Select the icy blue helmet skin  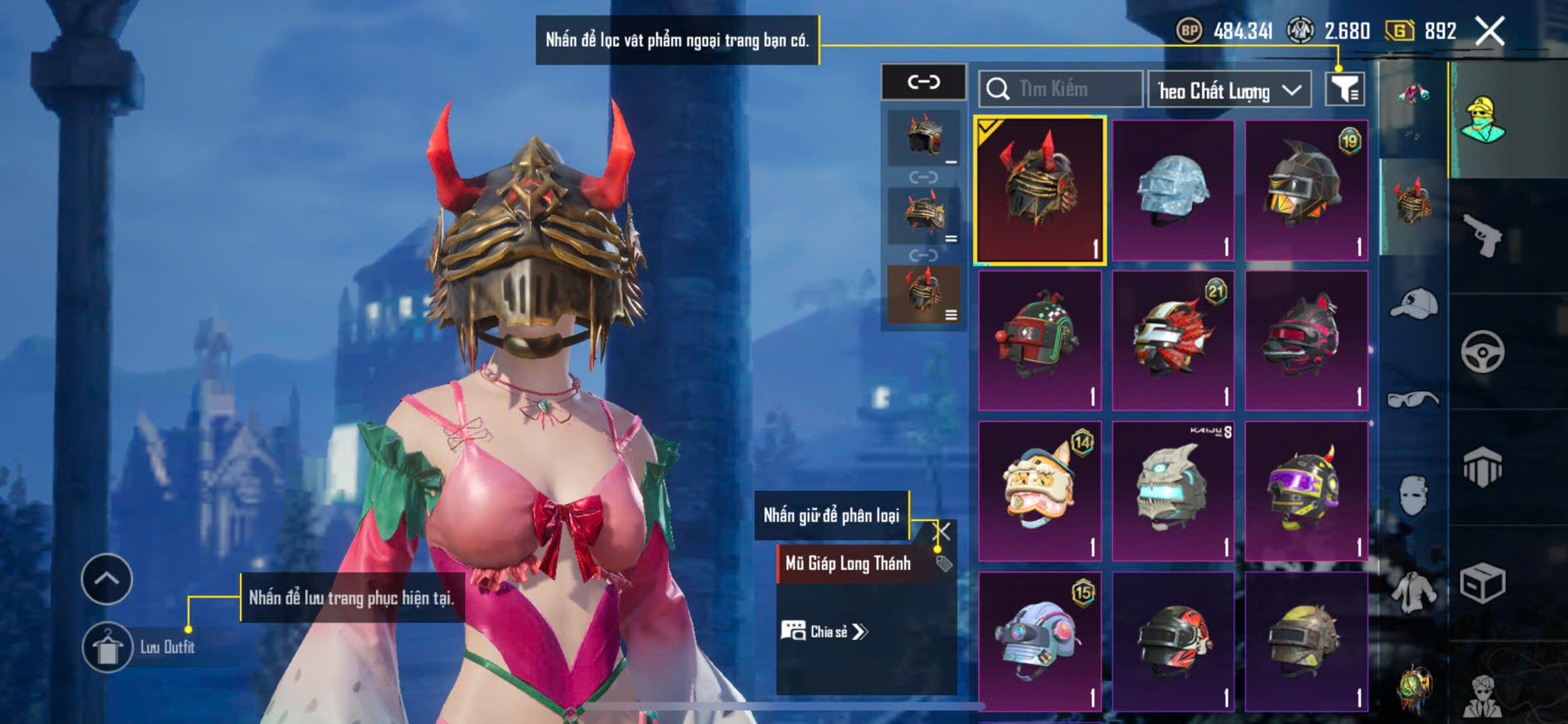pos(1173,190)
